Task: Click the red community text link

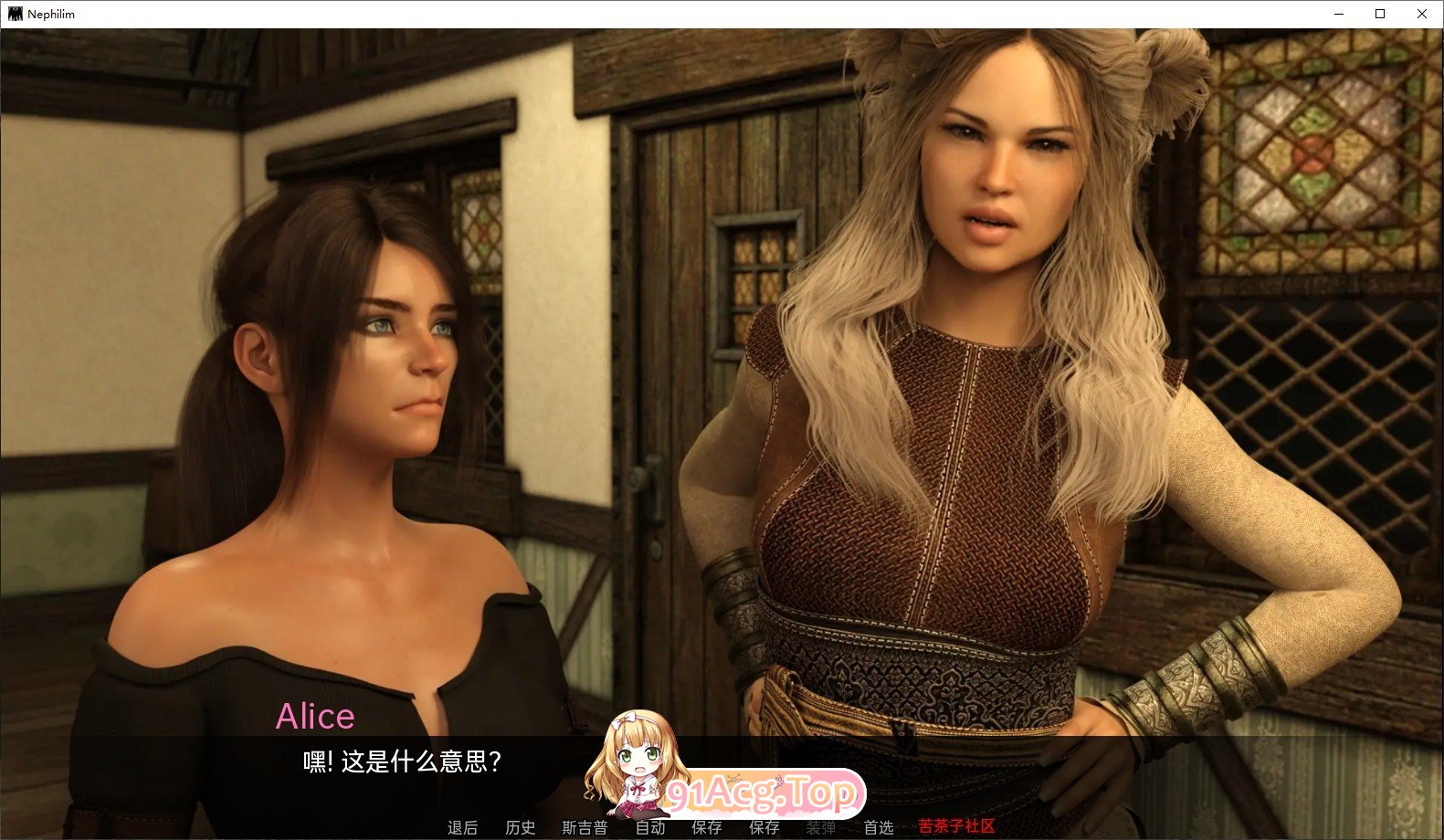Action: point(955,828)
